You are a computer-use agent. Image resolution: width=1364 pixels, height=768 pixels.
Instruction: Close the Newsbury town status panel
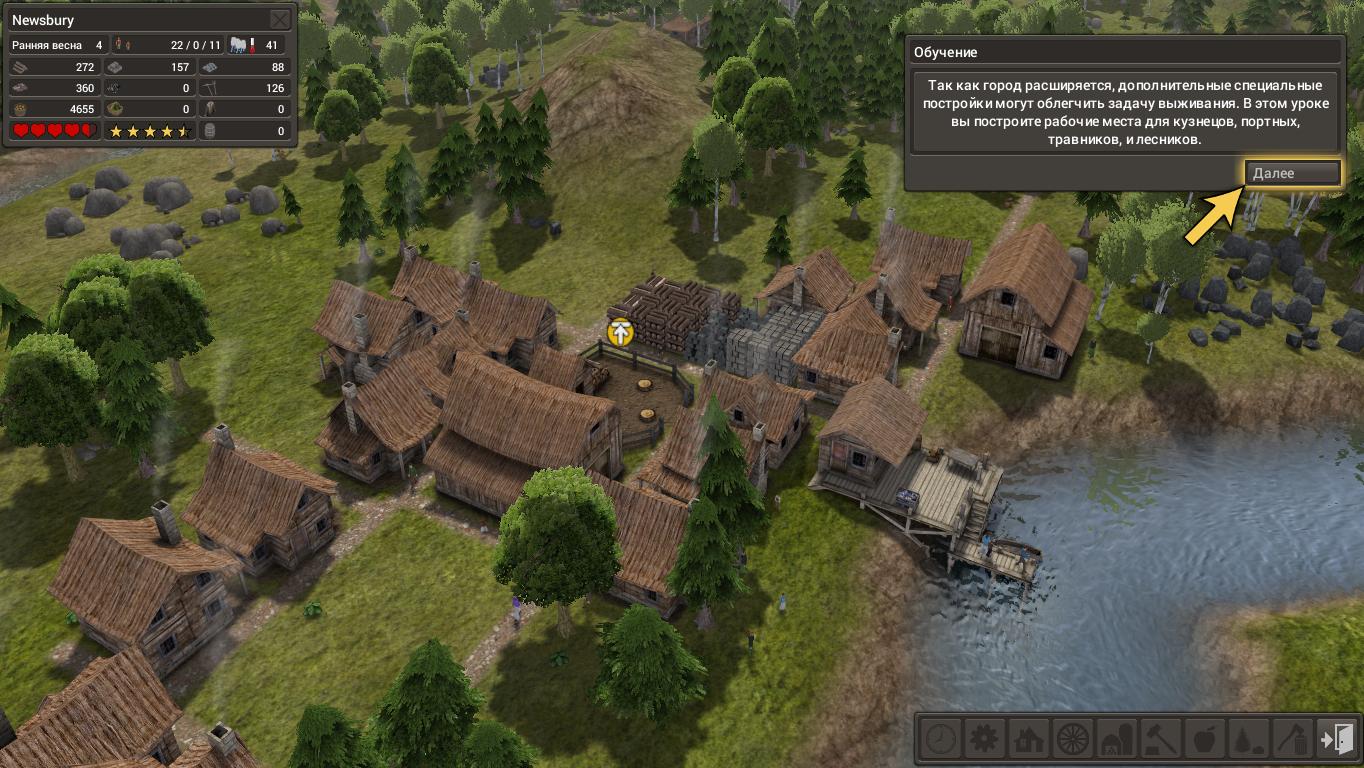tap(280, 20)
